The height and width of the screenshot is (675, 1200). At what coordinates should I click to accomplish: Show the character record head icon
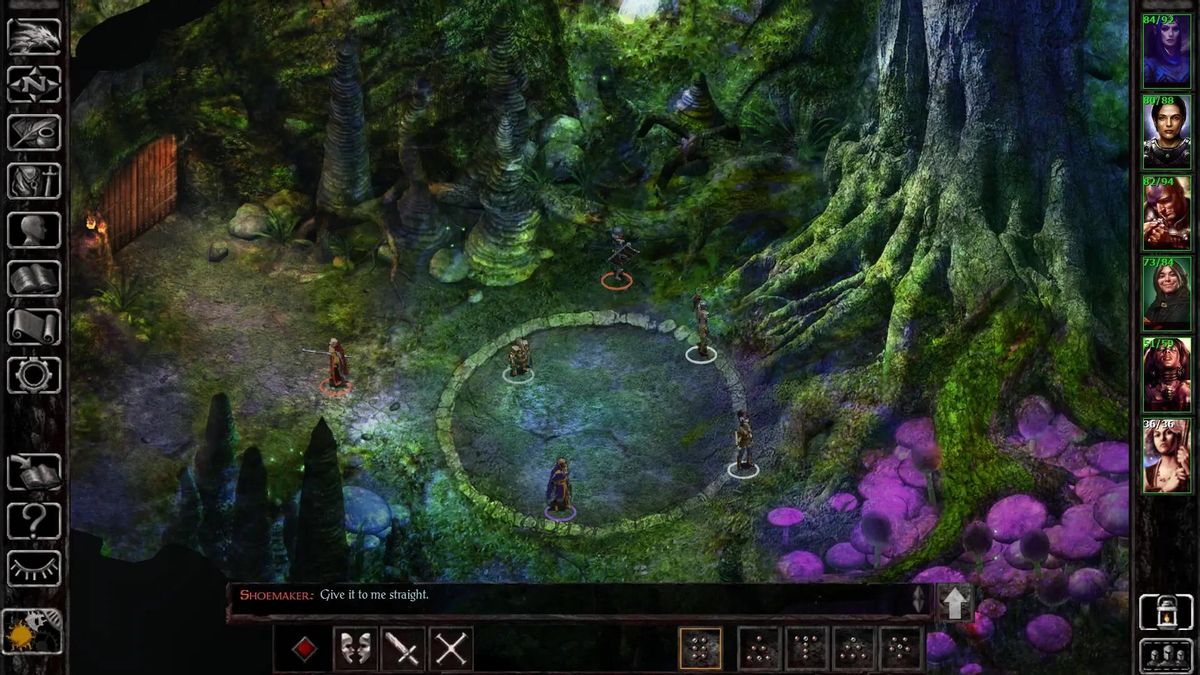tap(34, 230)
